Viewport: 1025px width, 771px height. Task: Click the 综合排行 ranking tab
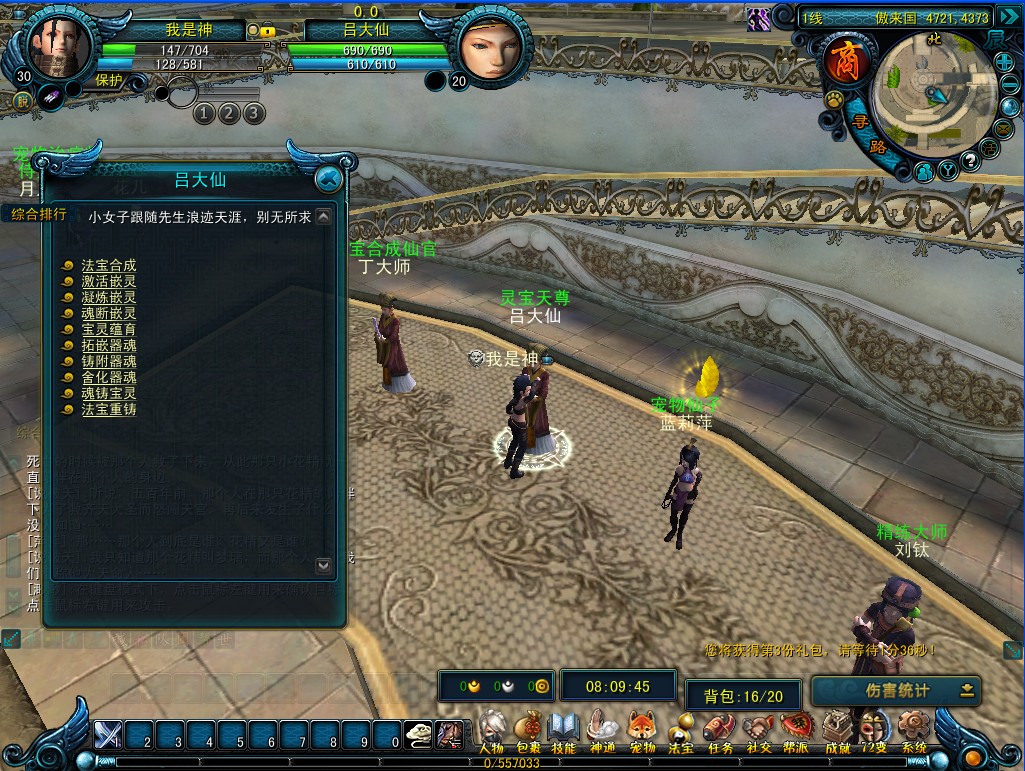40,214
